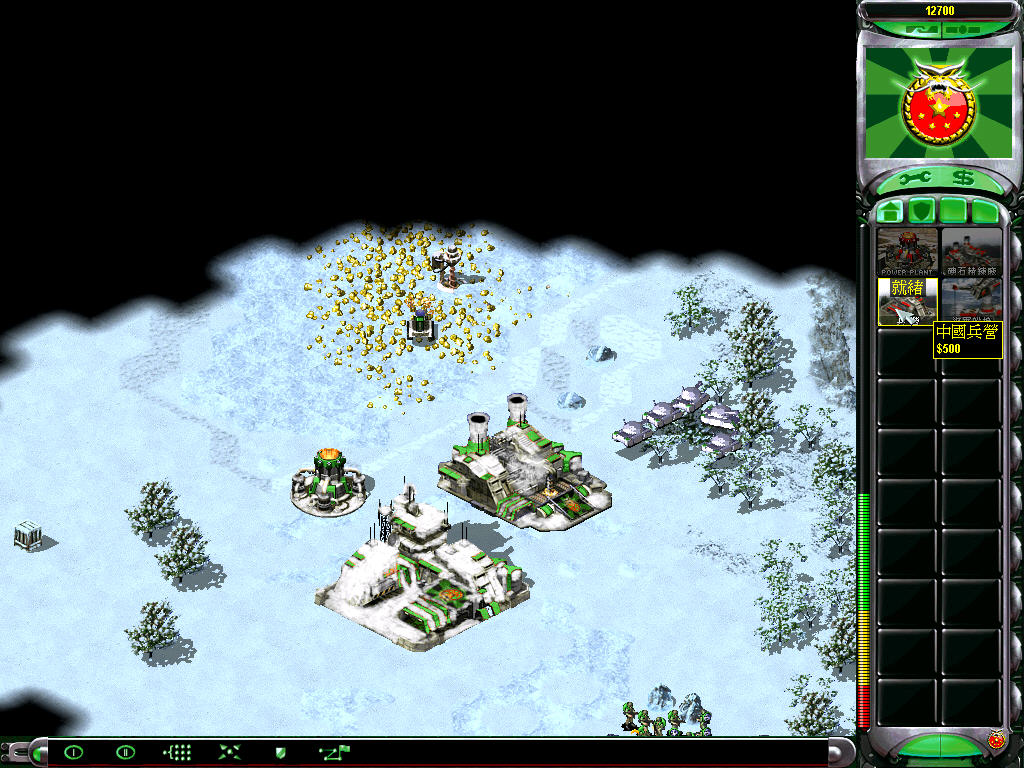This screenshot has height=768, width=1024.
Task: Select team one on the command bar
Action: pos(74,752)
